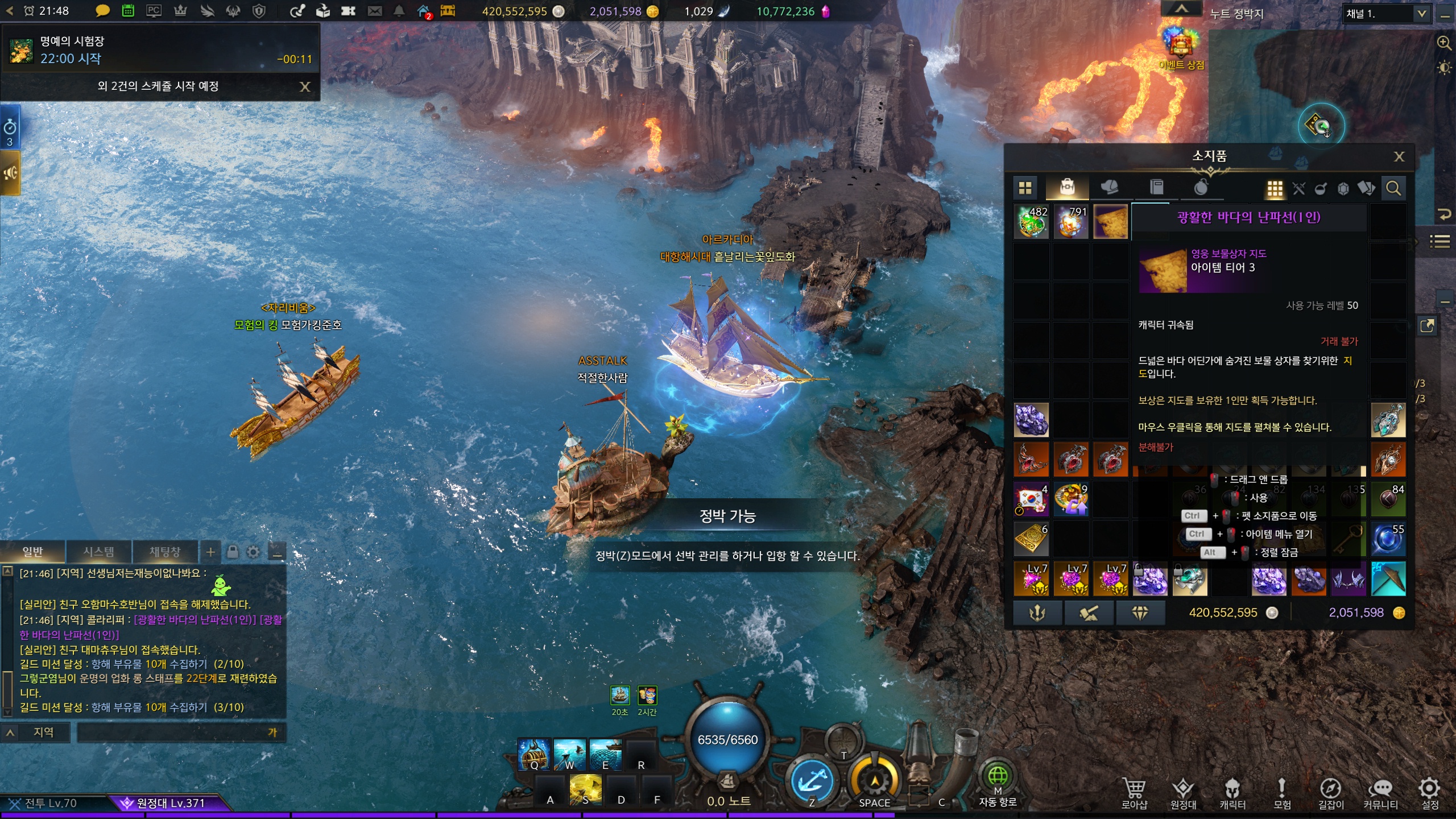The image size is (1456, 819).
Task: Select the Korean flag item slot
Action: click(x=1031, y=499)
